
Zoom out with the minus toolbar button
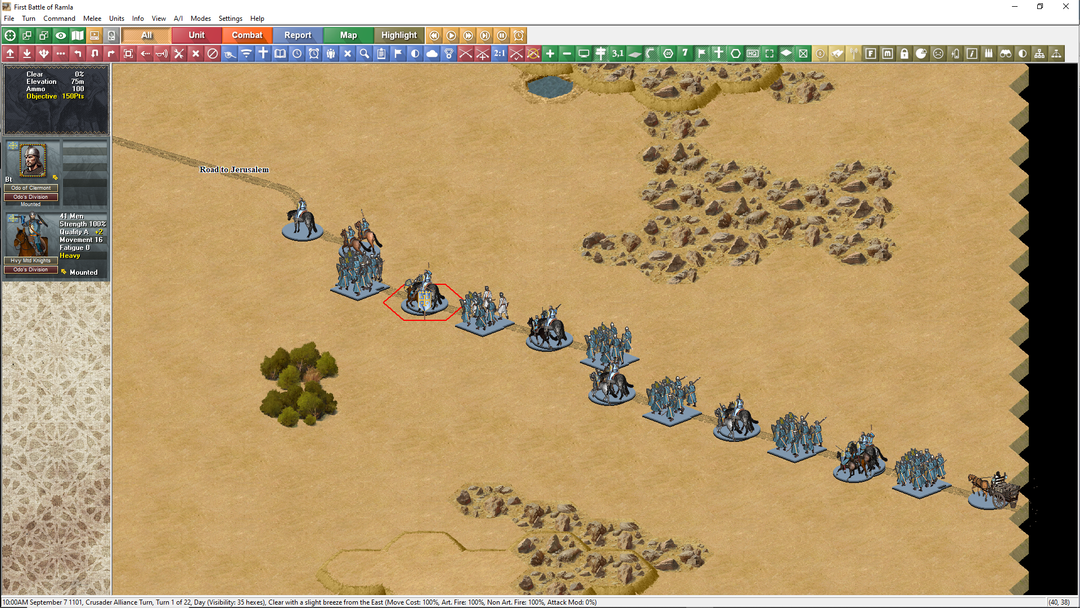[567, 53]
